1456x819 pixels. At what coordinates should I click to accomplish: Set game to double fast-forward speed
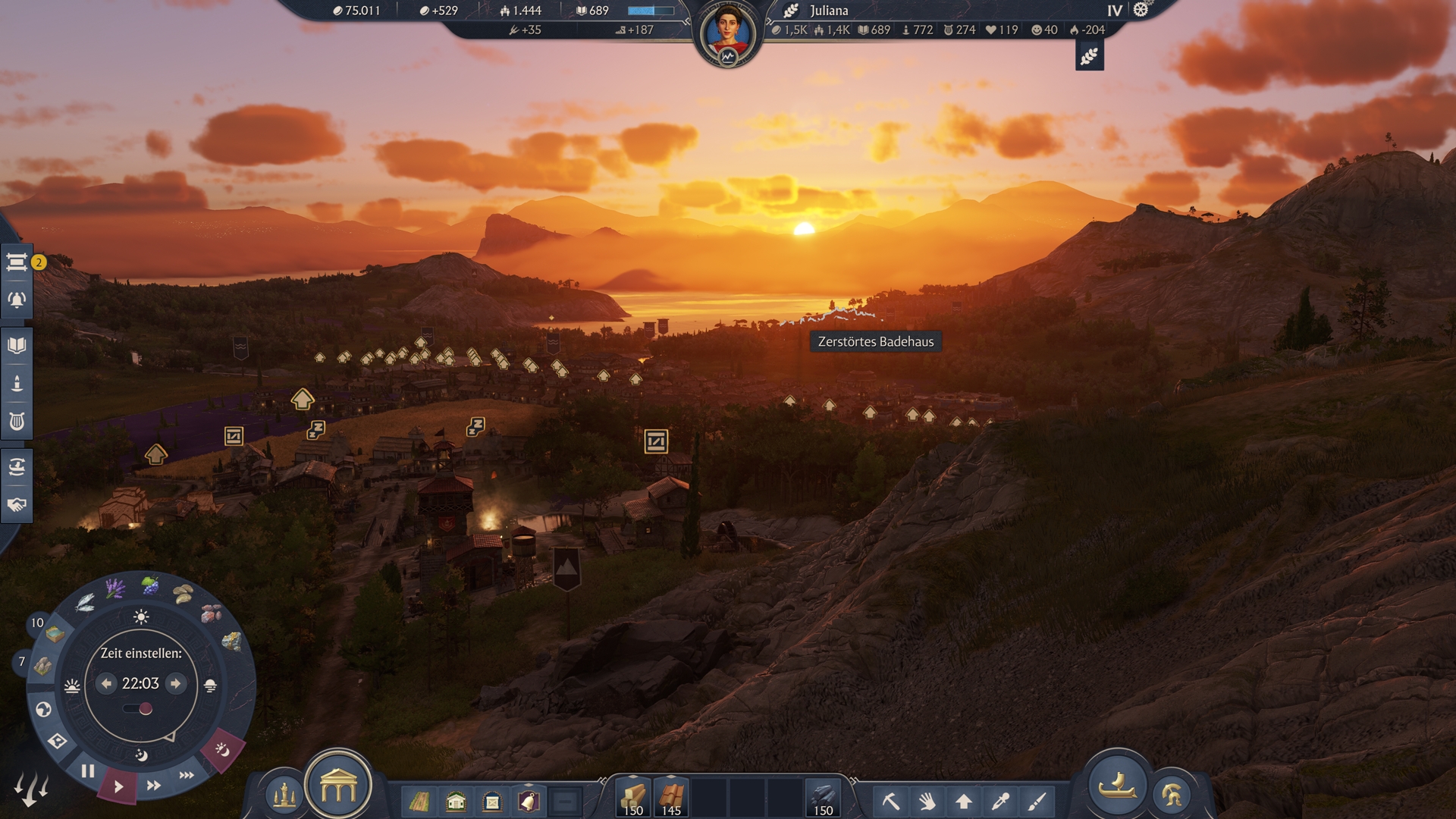(x=153, y=786)
